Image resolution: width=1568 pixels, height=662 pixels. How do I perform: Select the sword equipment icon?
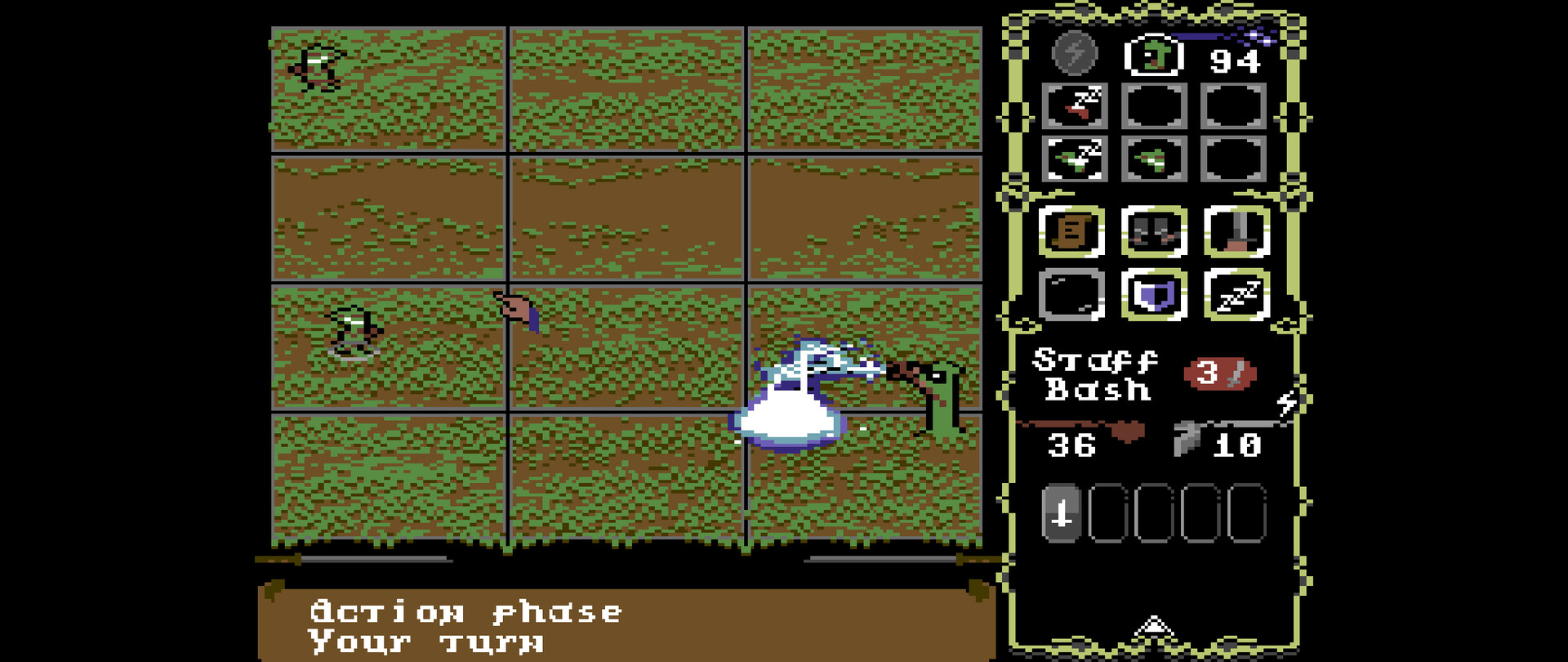pyautogui.click(x=1234, y=235)
